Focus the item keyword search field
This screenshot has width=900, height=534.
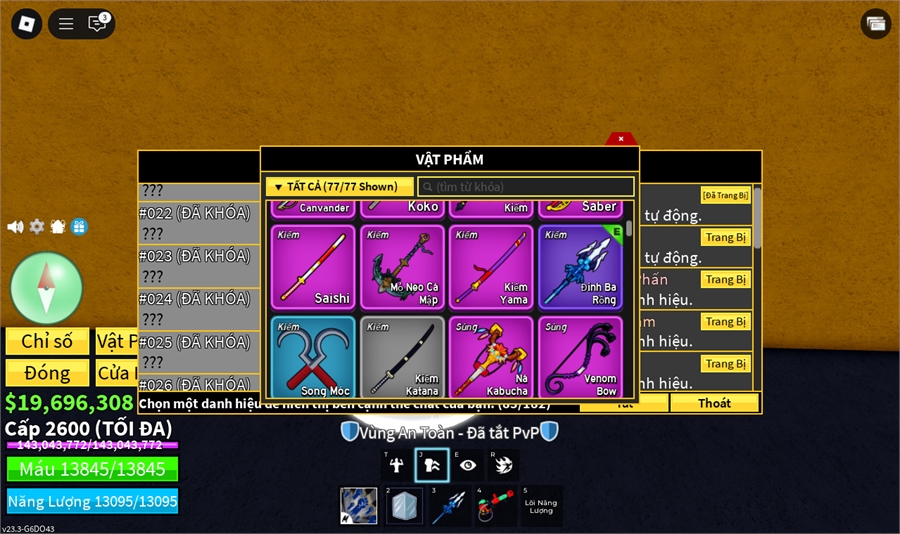pos(526,187)
